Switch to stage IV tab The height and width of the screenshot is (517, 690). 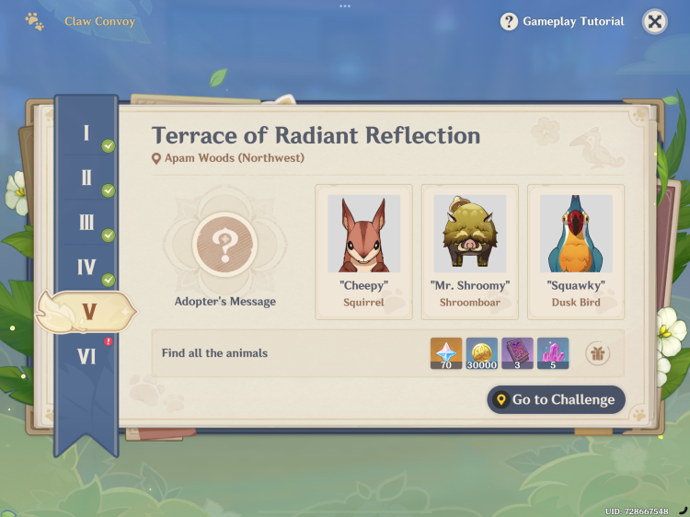(87, 268)
